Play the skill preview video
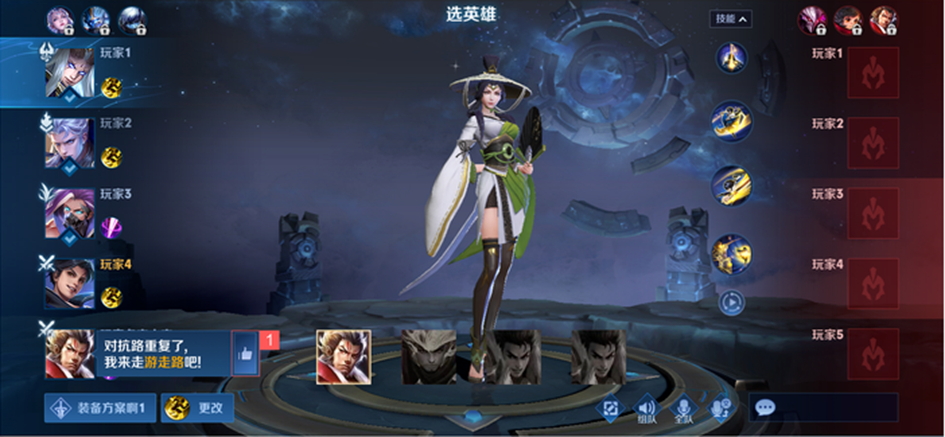945x437 pixels. pyautogui.click(x=731, y=300)
